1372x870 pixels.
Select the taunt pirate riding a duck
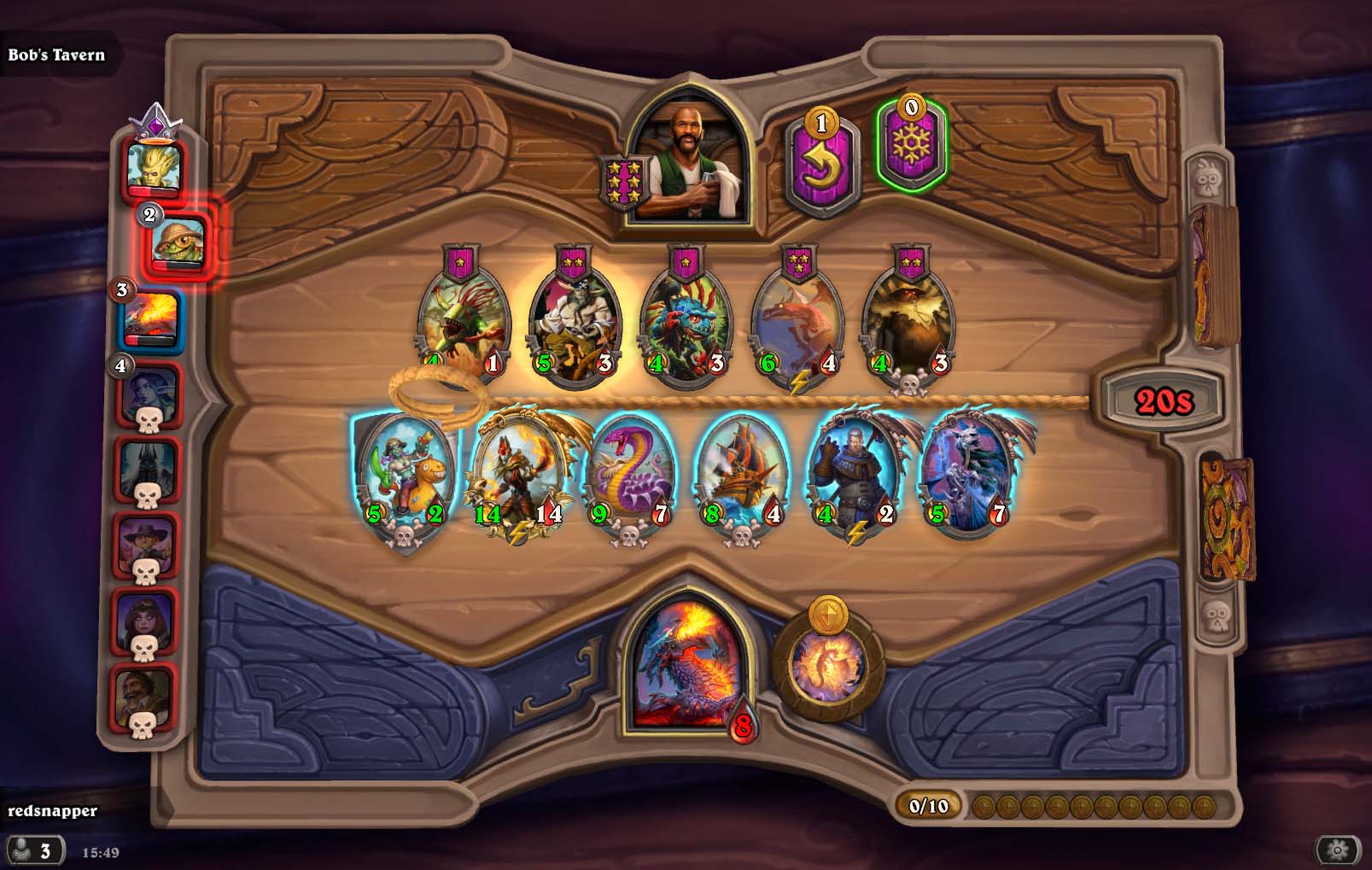point(406,474)
